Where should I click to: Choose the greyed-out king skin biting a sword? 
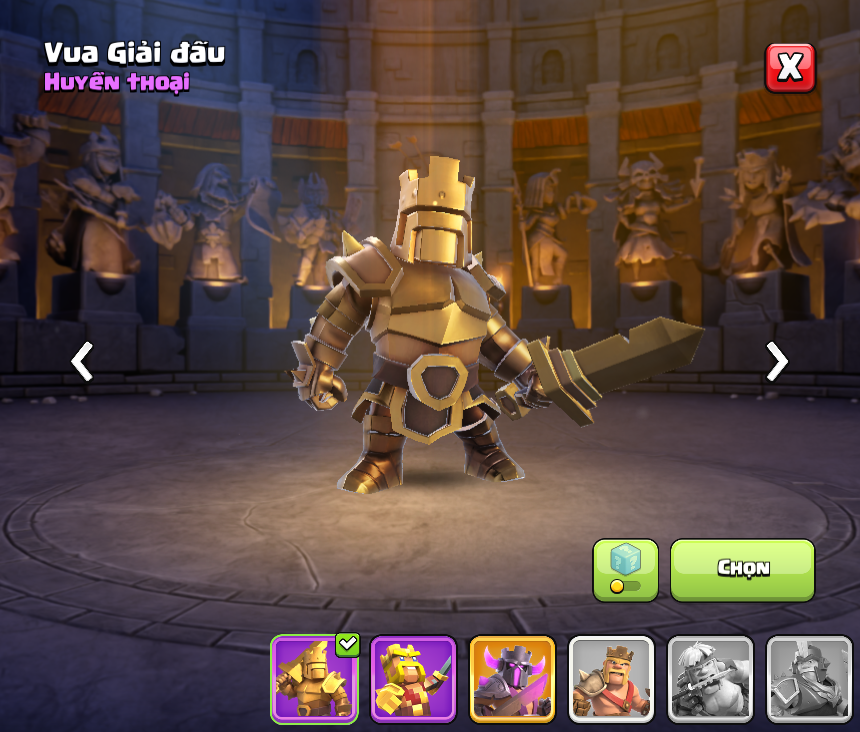pyautogui.click(x=710, y=678)
